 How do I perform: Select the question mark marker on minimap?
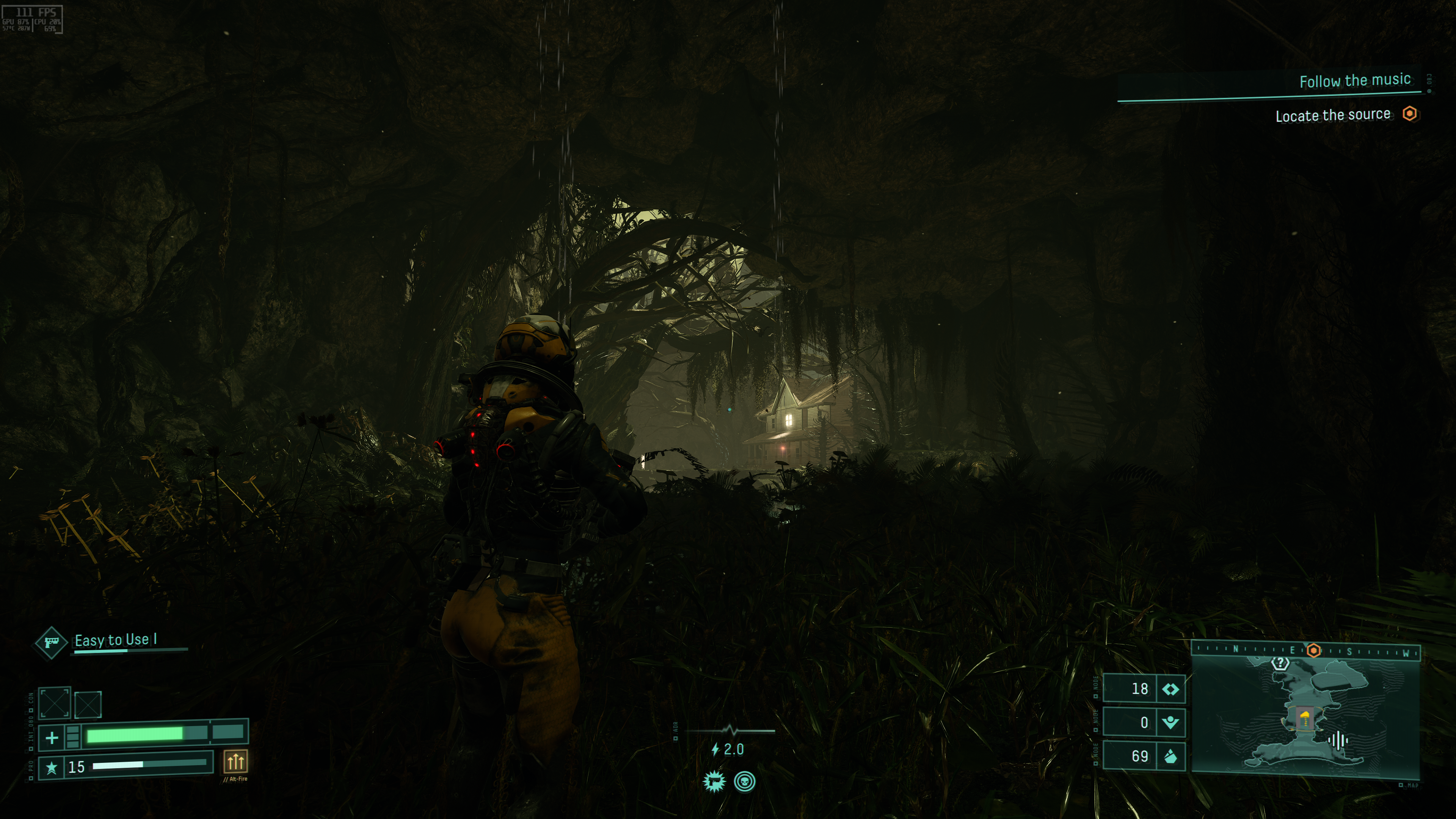pos(1280,662)
